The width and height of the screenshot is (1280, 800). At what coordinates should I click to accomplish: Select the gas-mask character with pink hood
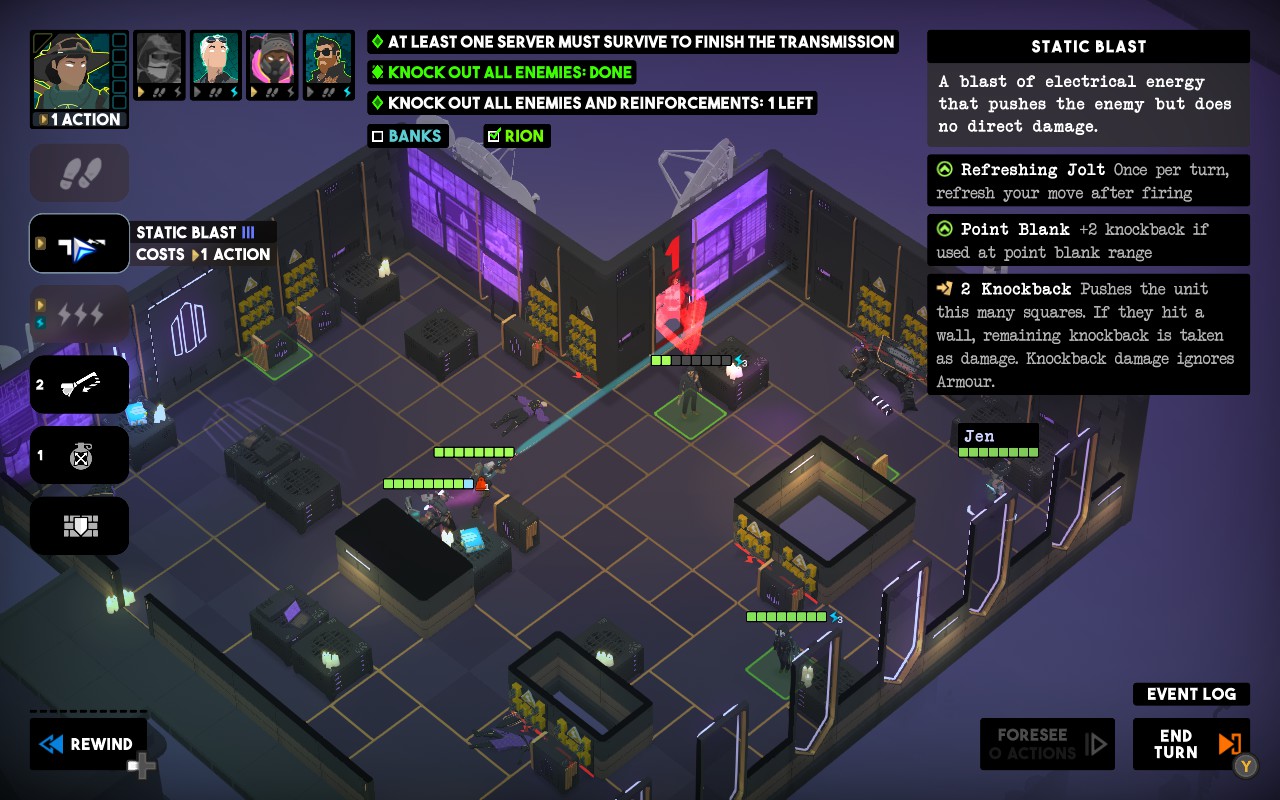tap(272, 66)
